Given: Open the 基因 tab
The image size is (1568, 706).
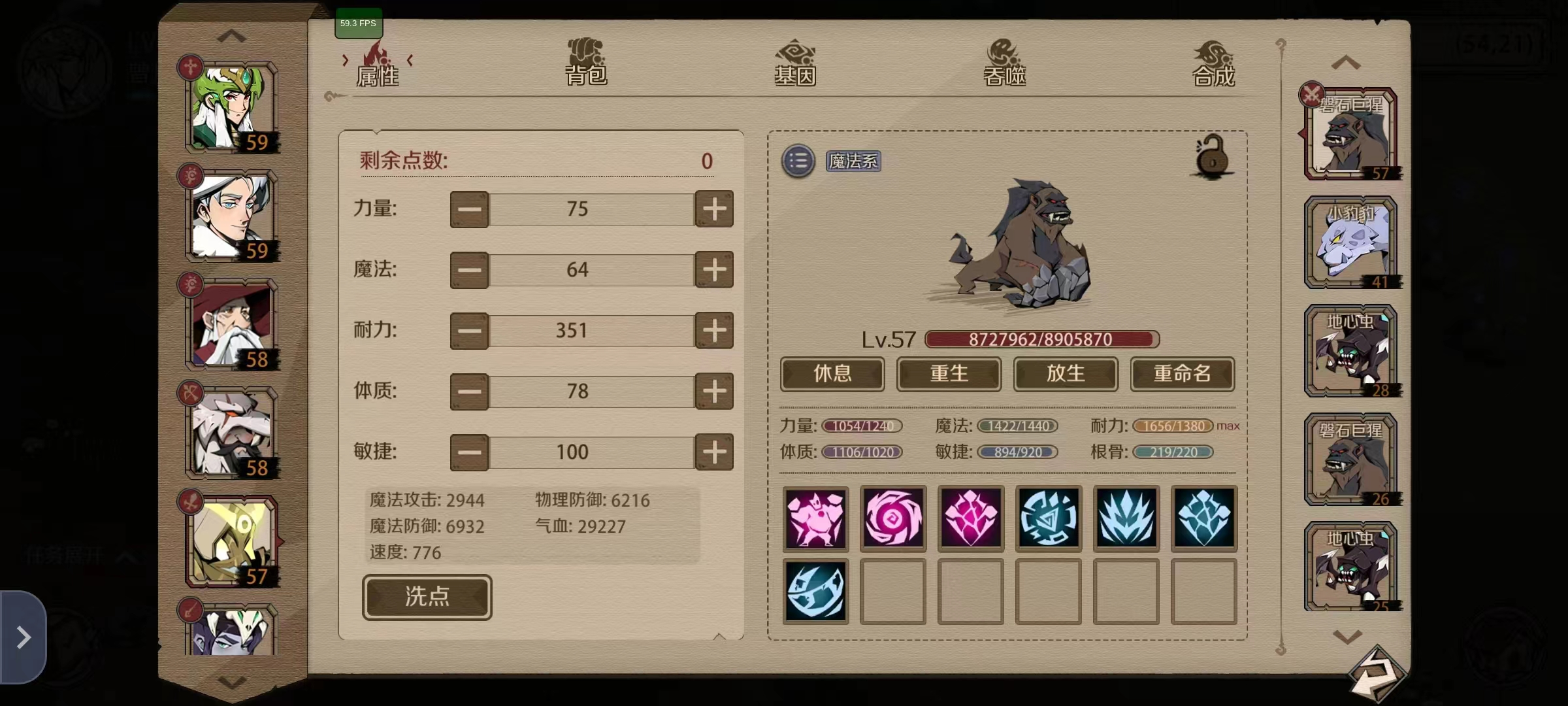Looking at the screenshot, I should (795, 63).
